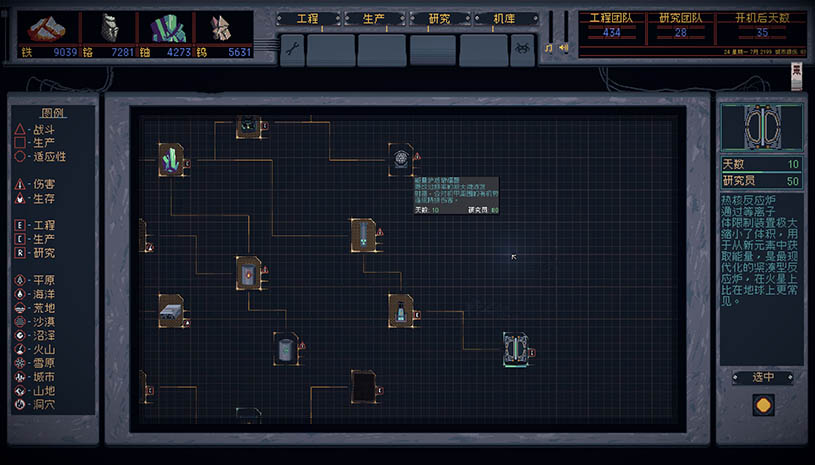This screenshot has height=465, width=815.
Task: Open the 研究 research tab
Action: pyautogui.click(x=441, y=19)
